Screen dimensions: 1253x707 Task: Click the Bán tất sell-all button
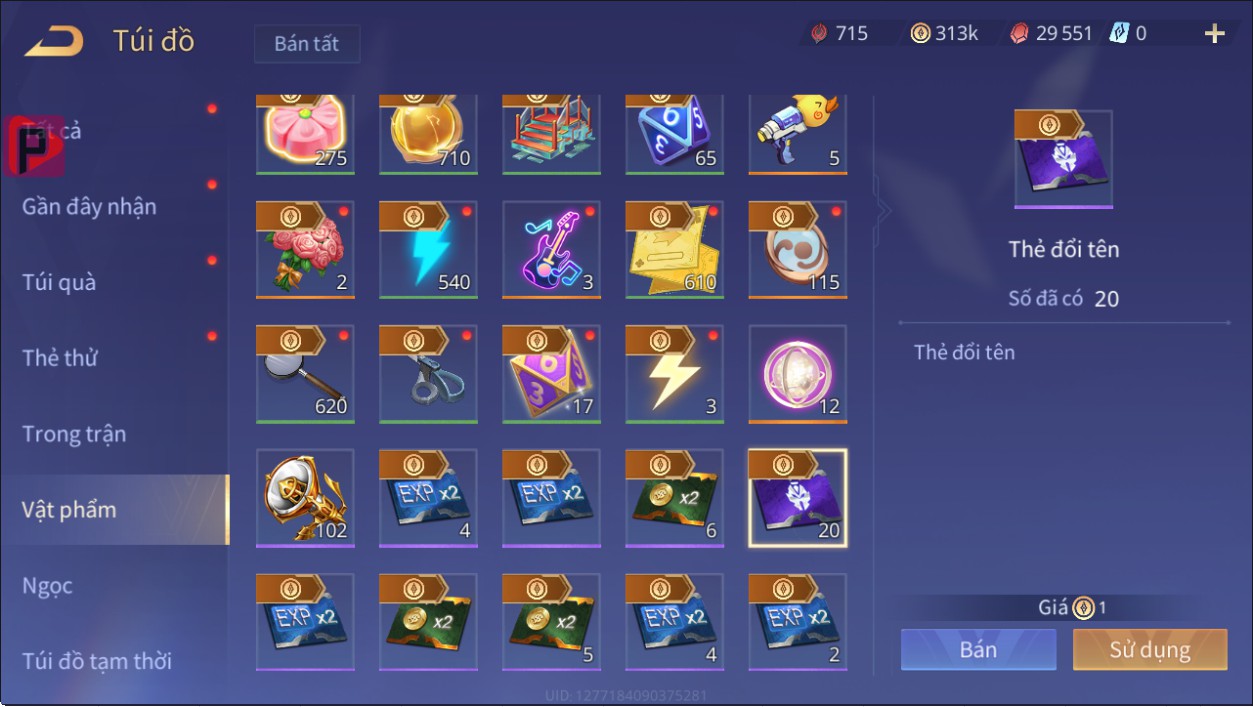point(306,44)
